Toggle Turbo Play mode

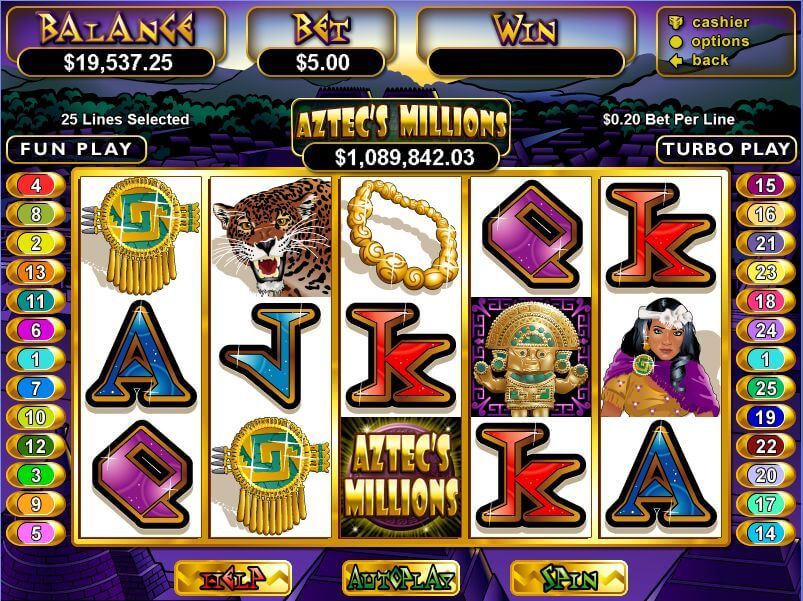(x=726, y=150)
